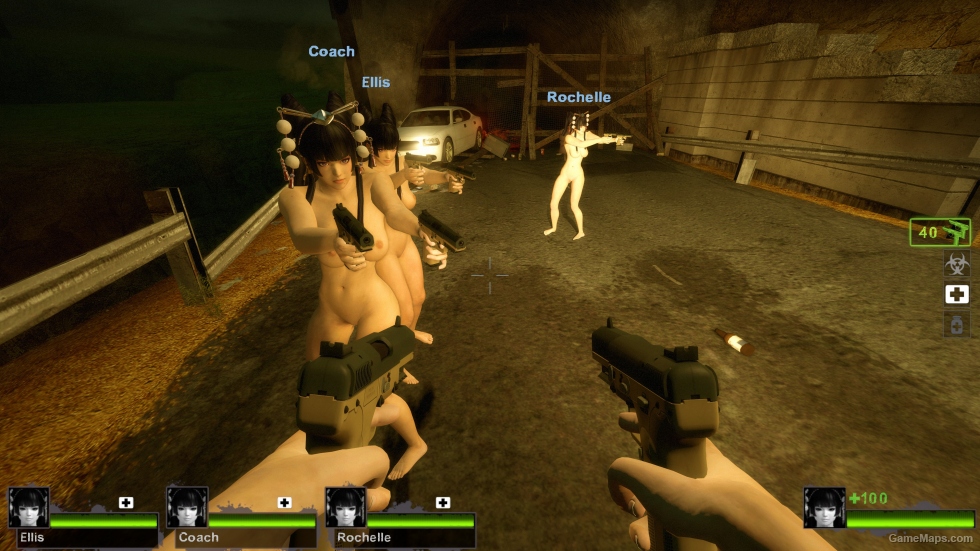Click Coach's teammate portrait

(187, 507)
